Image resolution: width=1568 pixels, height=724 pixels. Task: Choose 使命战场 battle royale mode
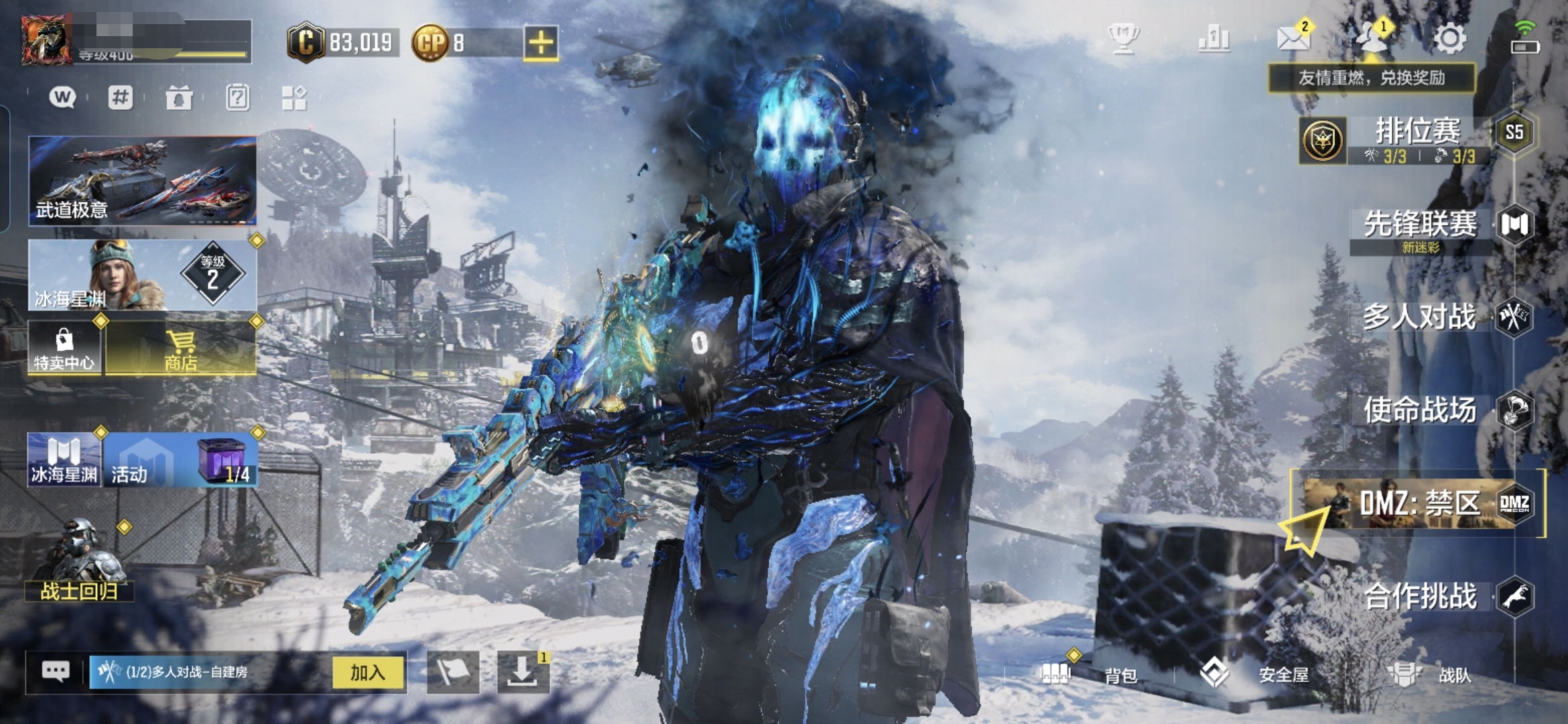coord(1421,410)
